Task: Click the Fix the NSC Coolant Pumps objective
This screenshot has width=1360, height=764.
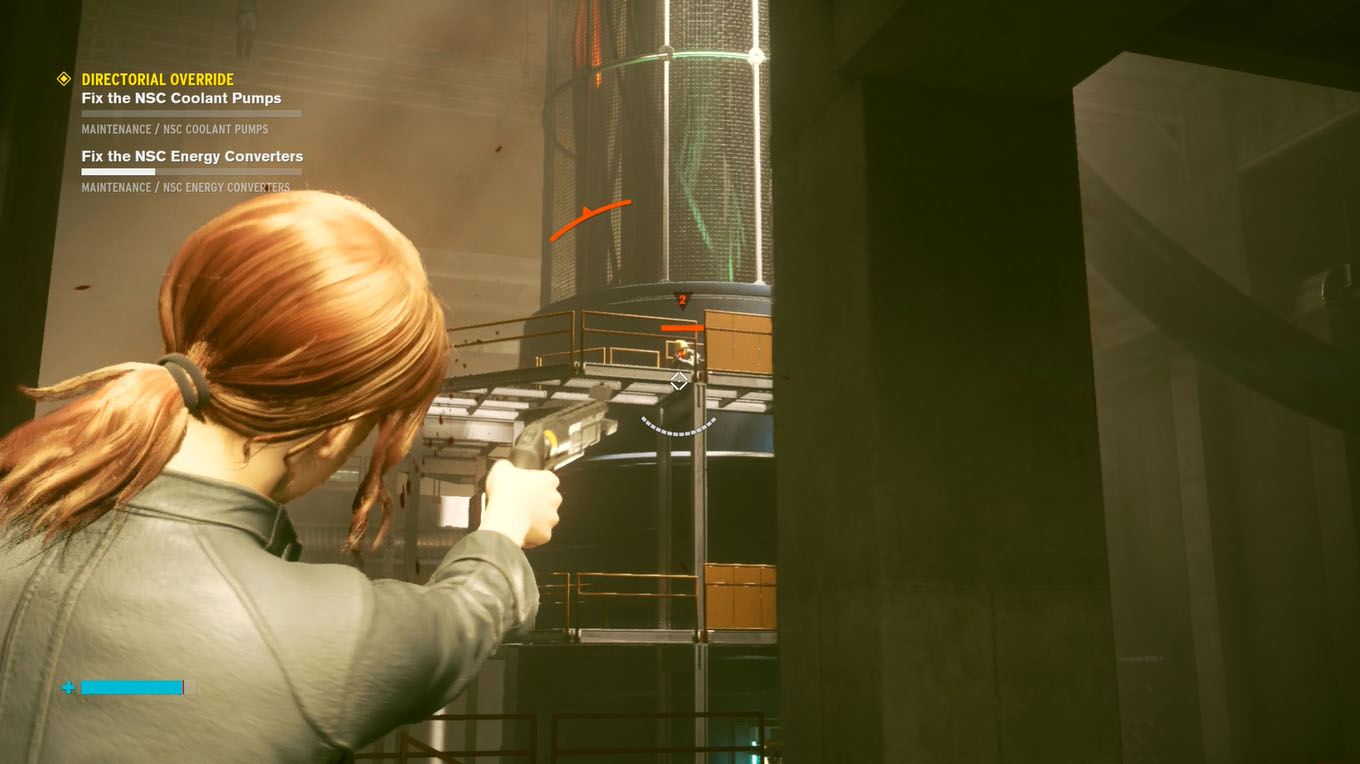Action: pyautogui.click(x=181, y=98)
